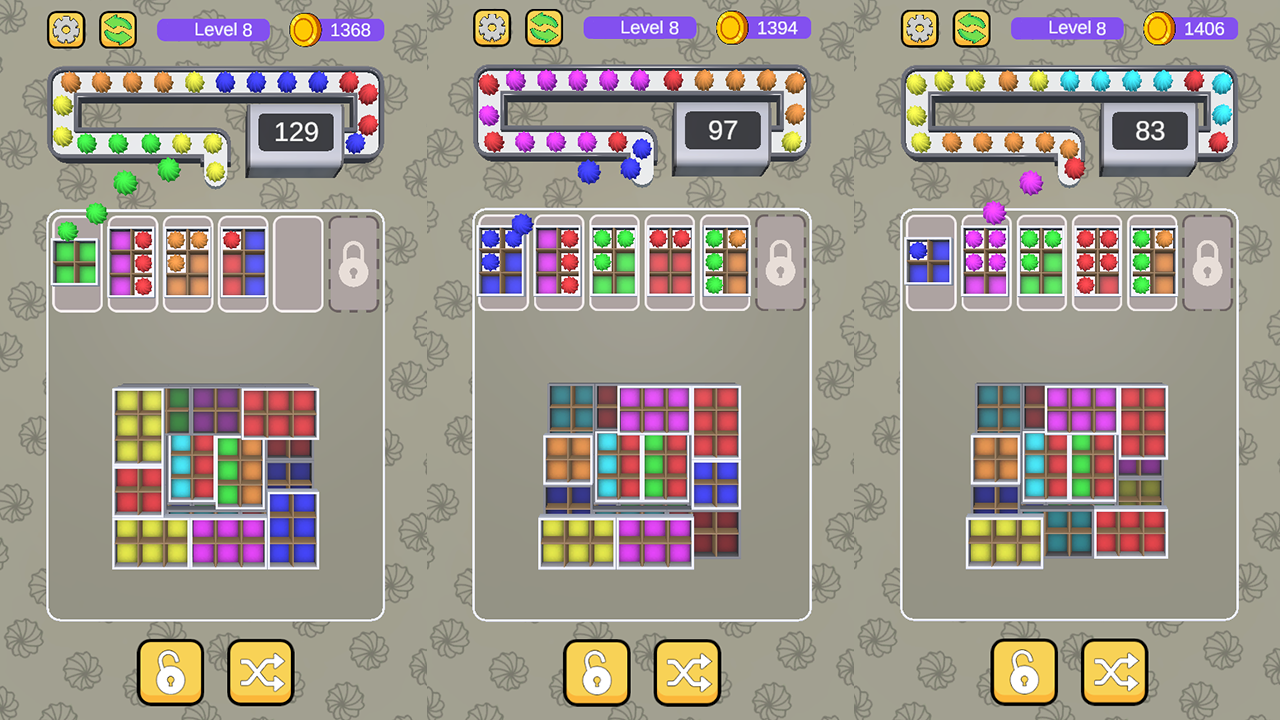Select the green block piece in the left tray
Image resolution: width=1280 pixels, height=720 pixels.
pyautogui.click(x=76, y=263)
